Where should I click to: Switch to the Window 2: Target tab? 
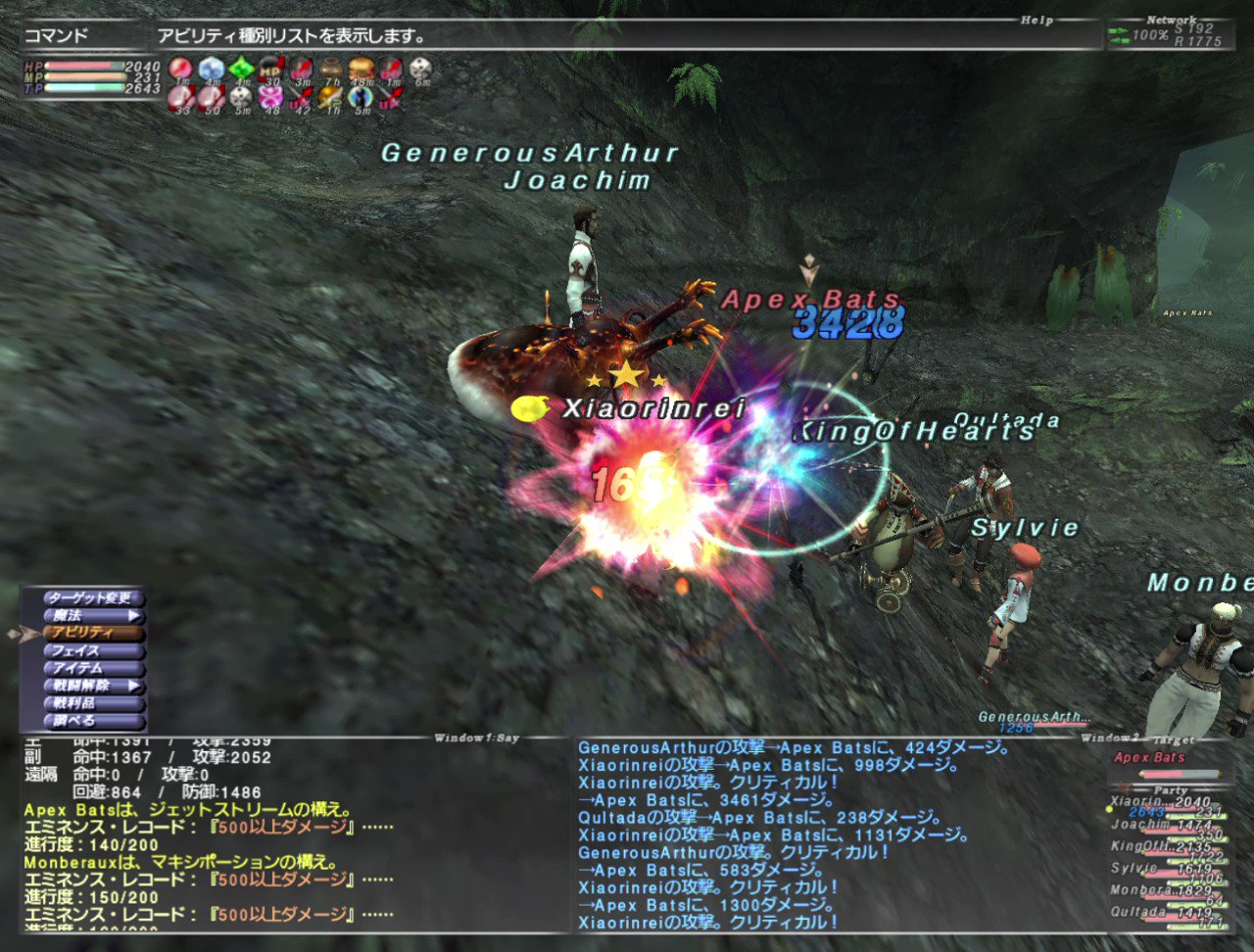tap(1136, 739)
